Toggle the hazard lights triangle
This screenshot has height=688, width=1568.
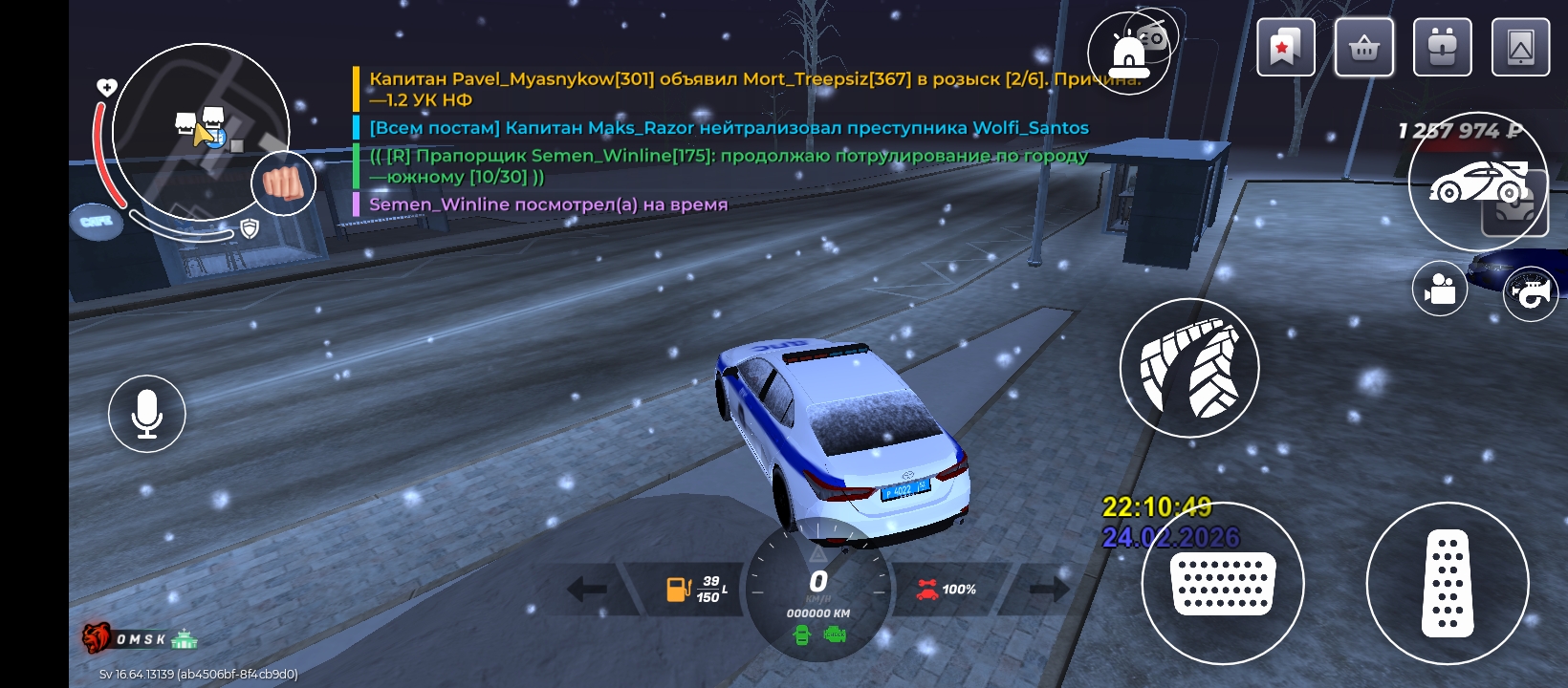pyautogui.click(x=818, y=553)
